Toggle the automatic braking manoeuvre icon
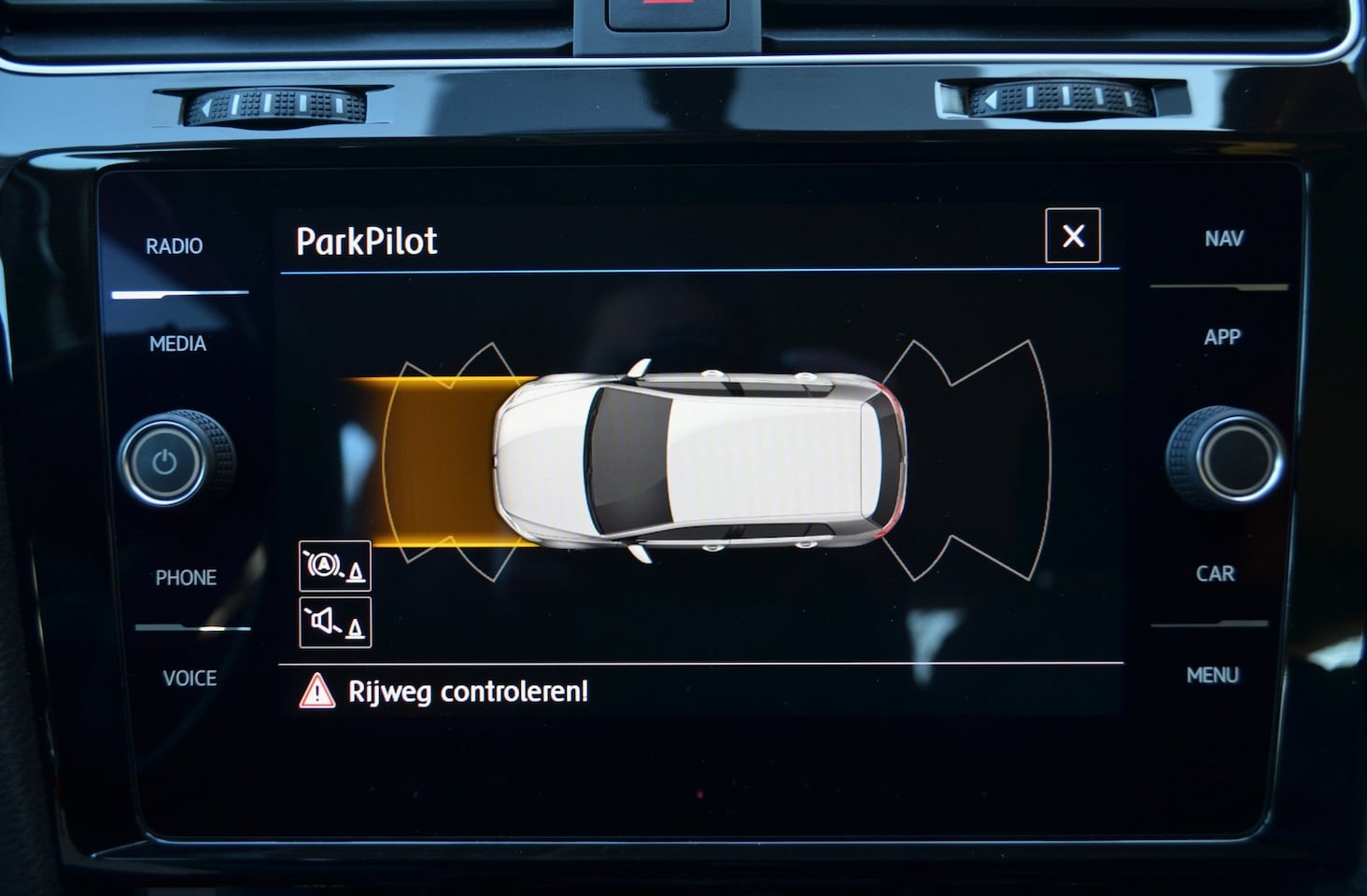This screenshot has width=1367, height=896. (334, 566)
